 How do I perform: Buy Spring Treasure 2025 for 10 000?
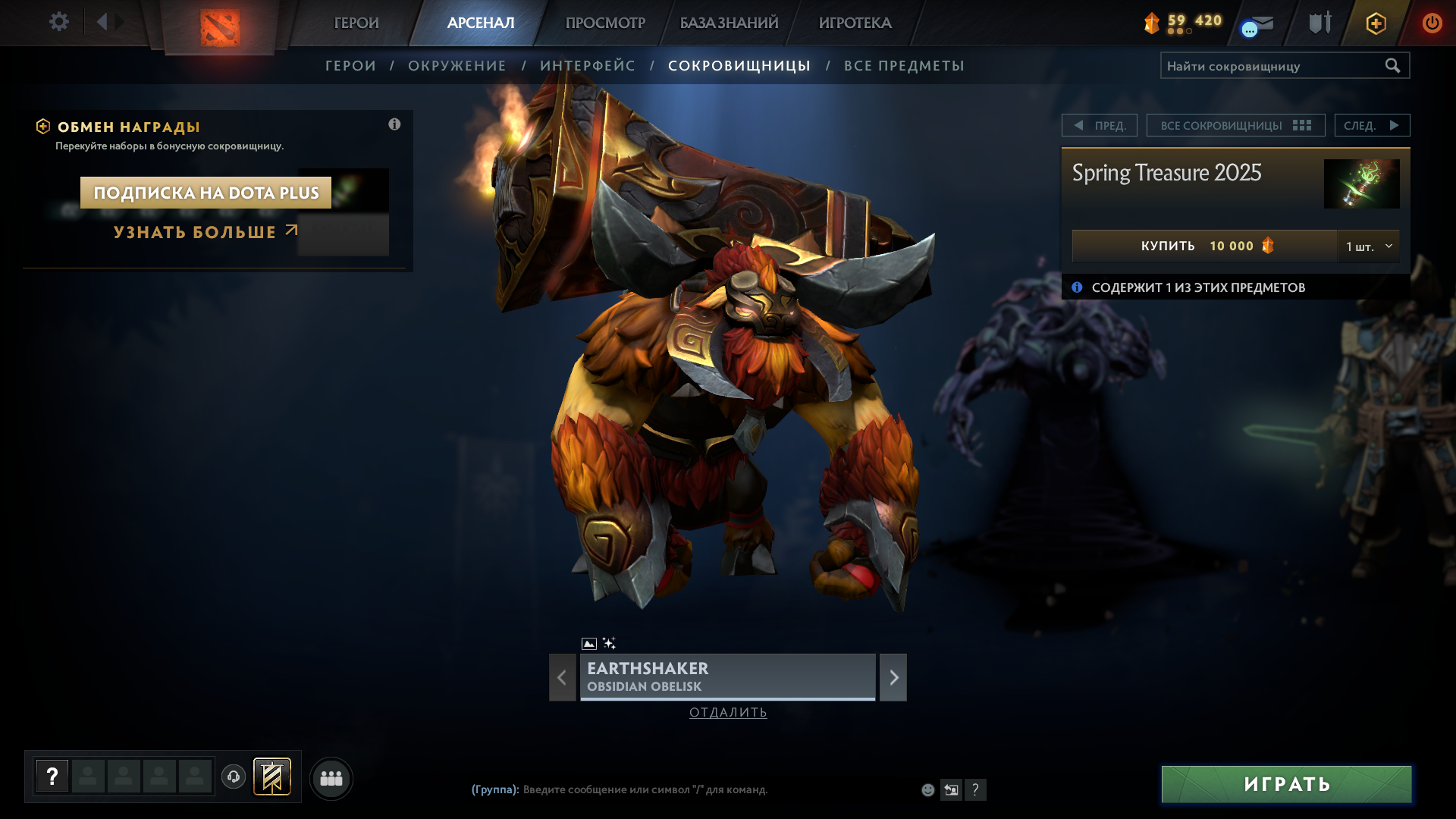click(x=1204, y=246)
